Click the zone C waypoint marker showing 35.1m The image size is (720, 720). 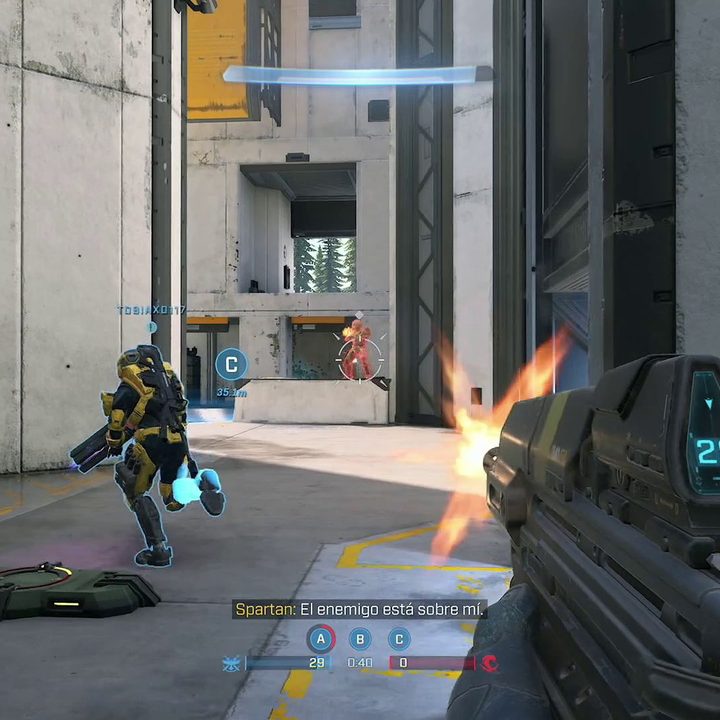[x=231, y=365]
